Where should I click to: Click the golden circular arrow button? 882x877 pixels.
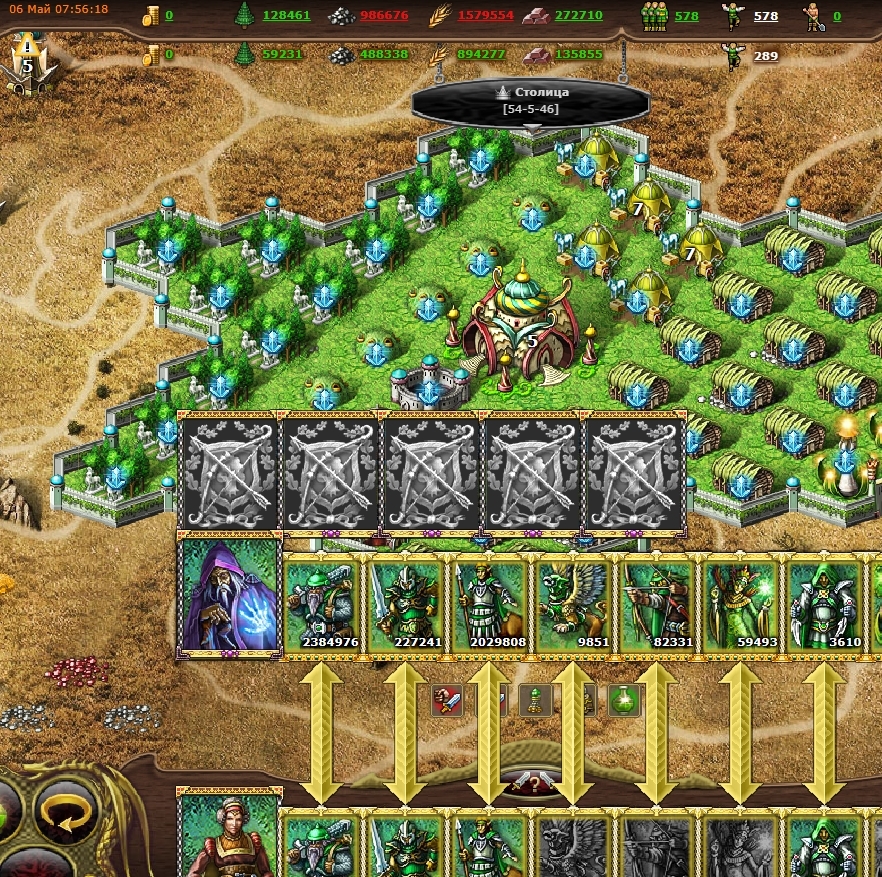pos(67,812)
